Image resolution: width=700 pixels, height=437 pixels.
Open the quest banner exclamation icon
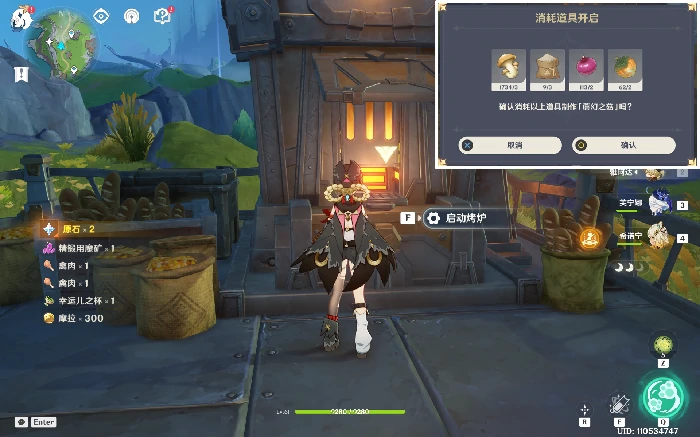click(20, 73)
